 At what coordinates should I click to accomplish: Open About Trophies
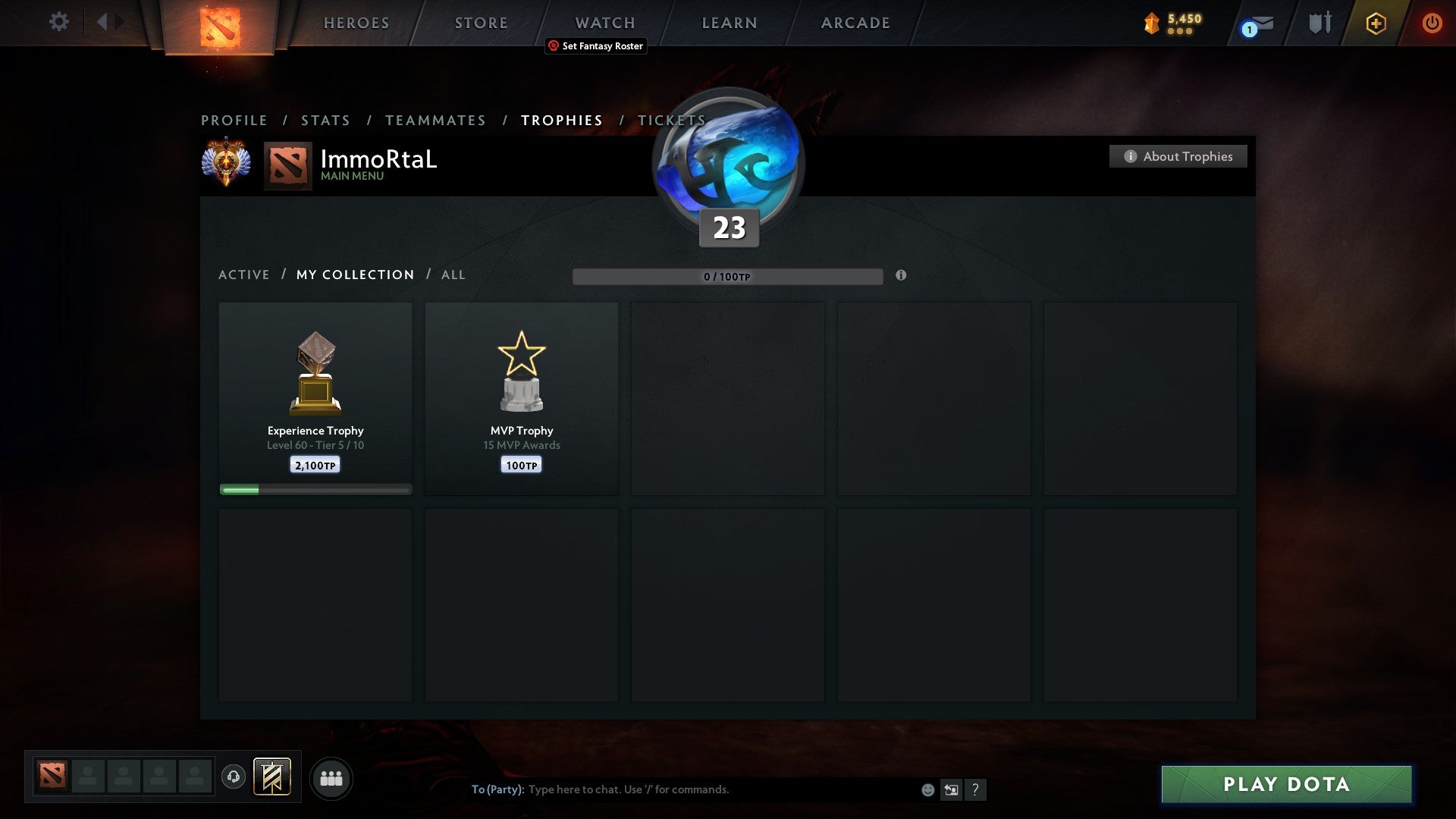pyautogui.click(x=1178, y=156)
